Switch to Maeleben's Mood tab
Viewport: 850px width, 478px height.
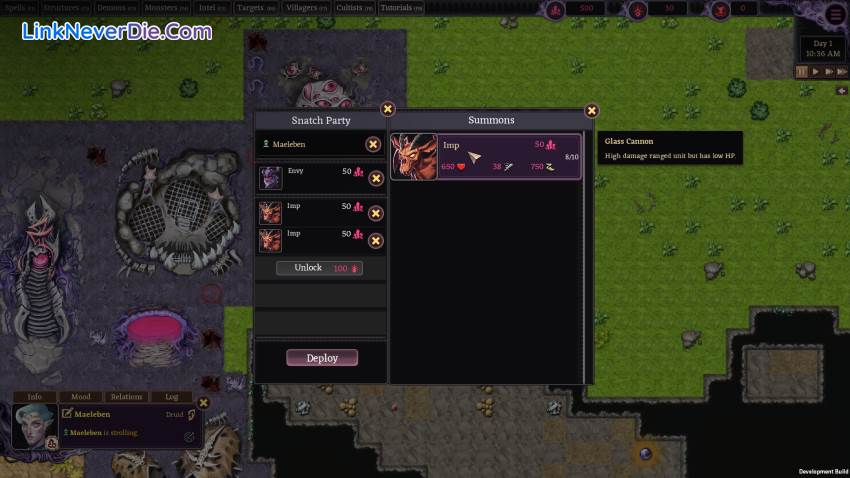pos(80,397)
